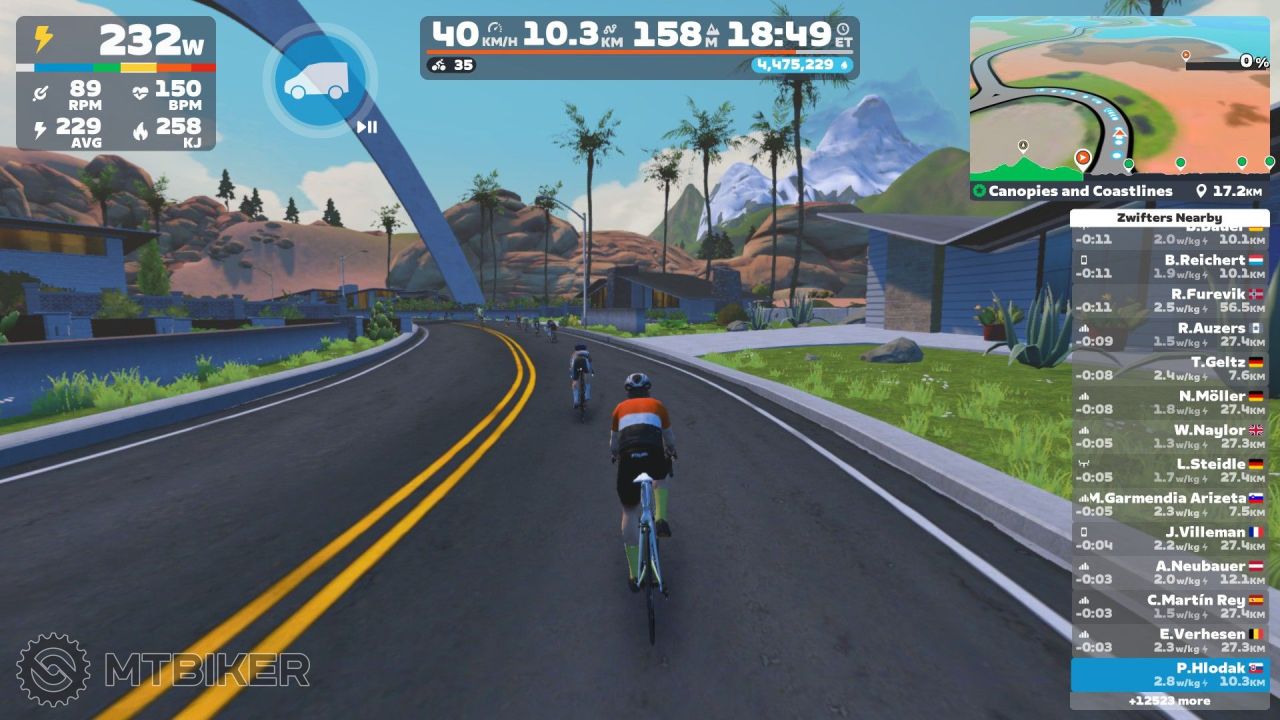Click the van power-up icon

tap(317, 80)
